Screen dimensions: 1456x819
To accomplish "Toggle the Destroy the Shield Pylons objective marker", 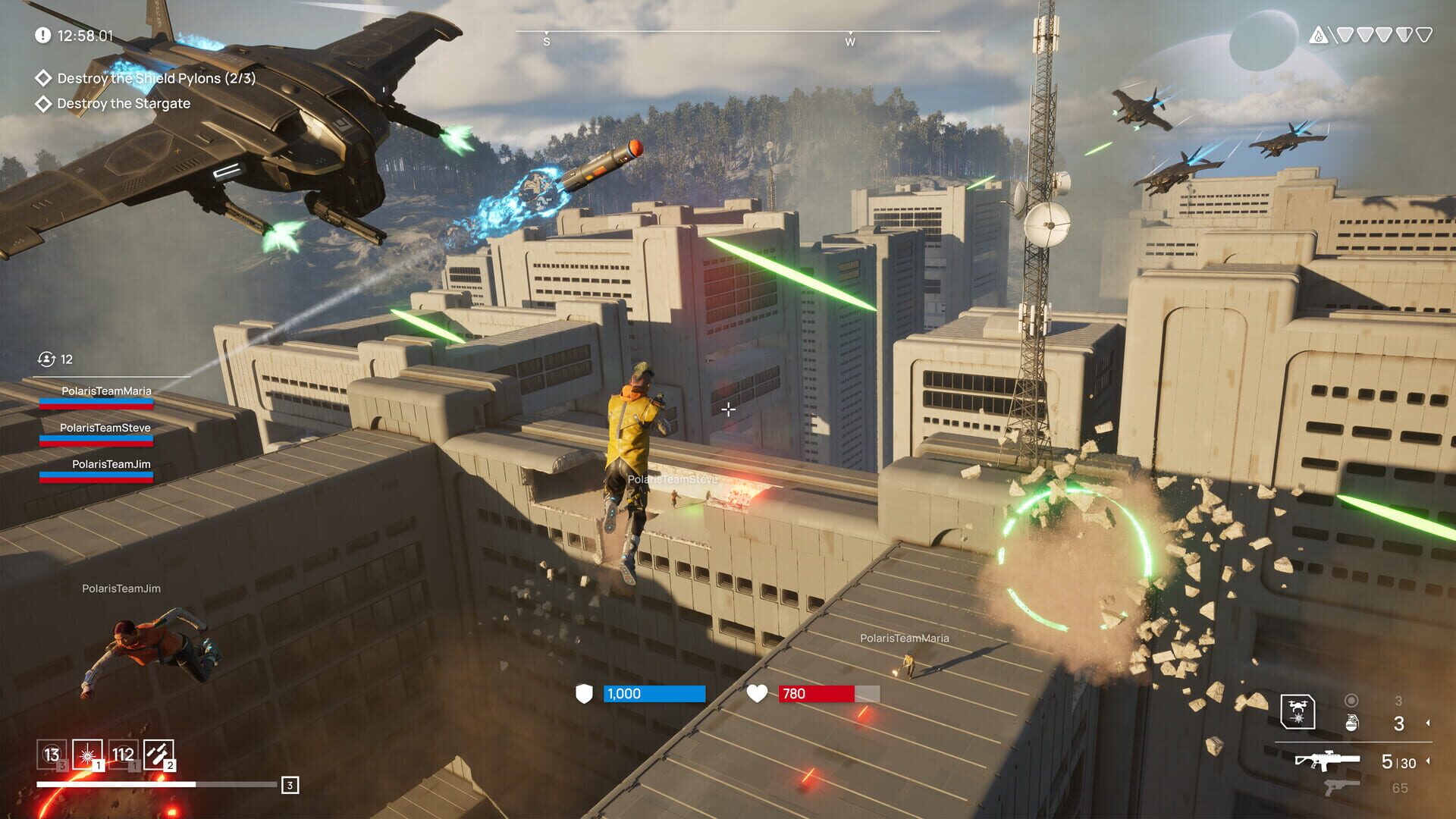I will (43, 78).
